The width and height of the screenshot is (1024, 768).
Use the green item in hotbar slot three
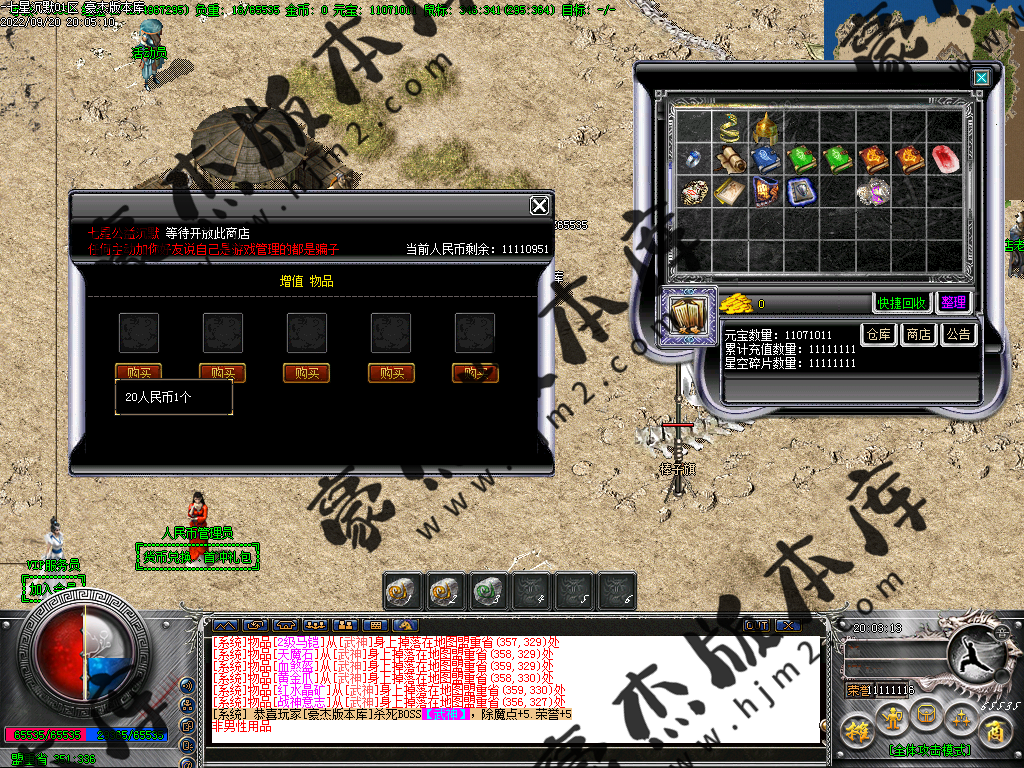(x=488, y=591)
